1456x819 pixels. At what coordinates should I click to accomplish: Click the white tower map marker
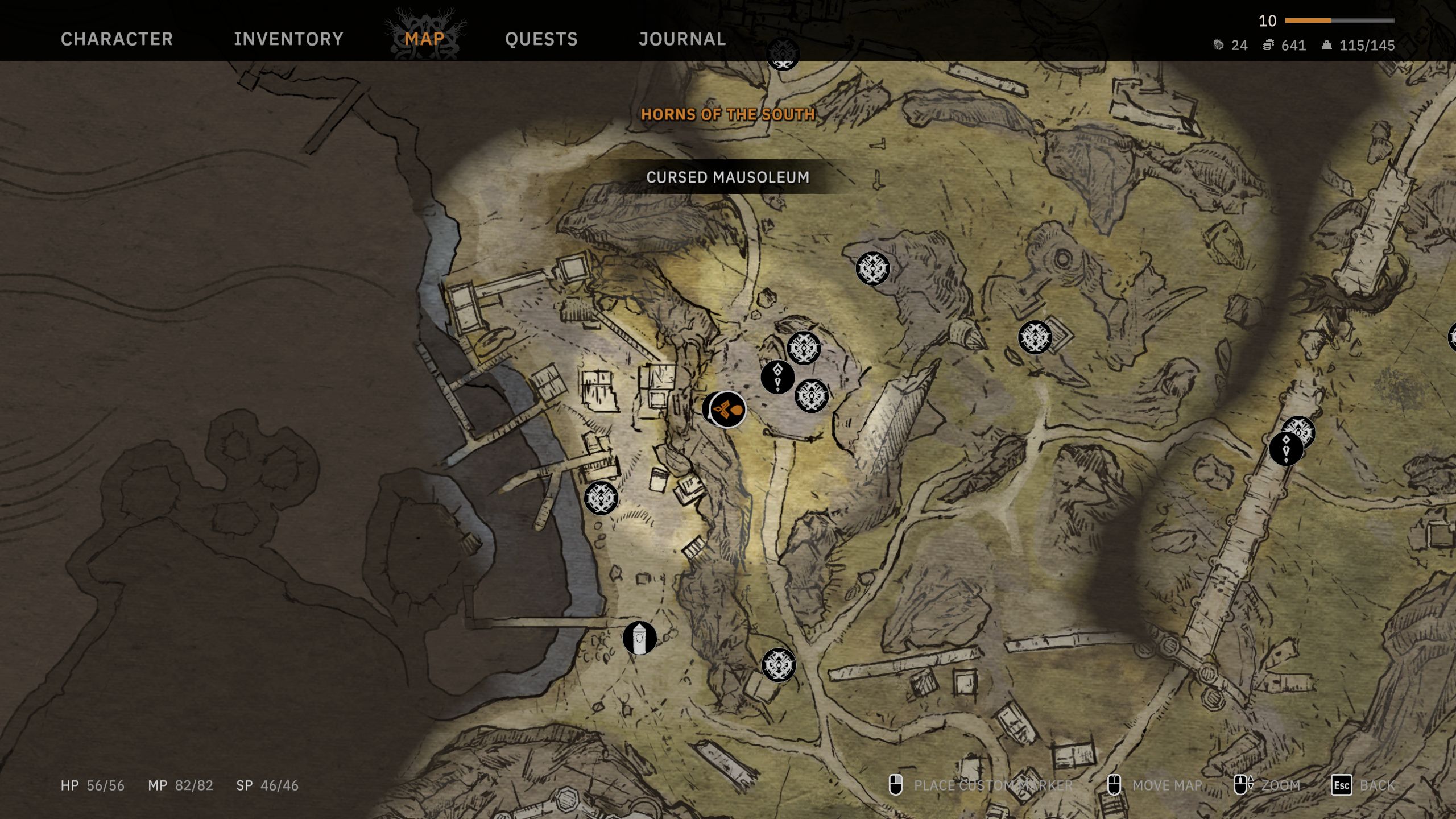(639, 638)
